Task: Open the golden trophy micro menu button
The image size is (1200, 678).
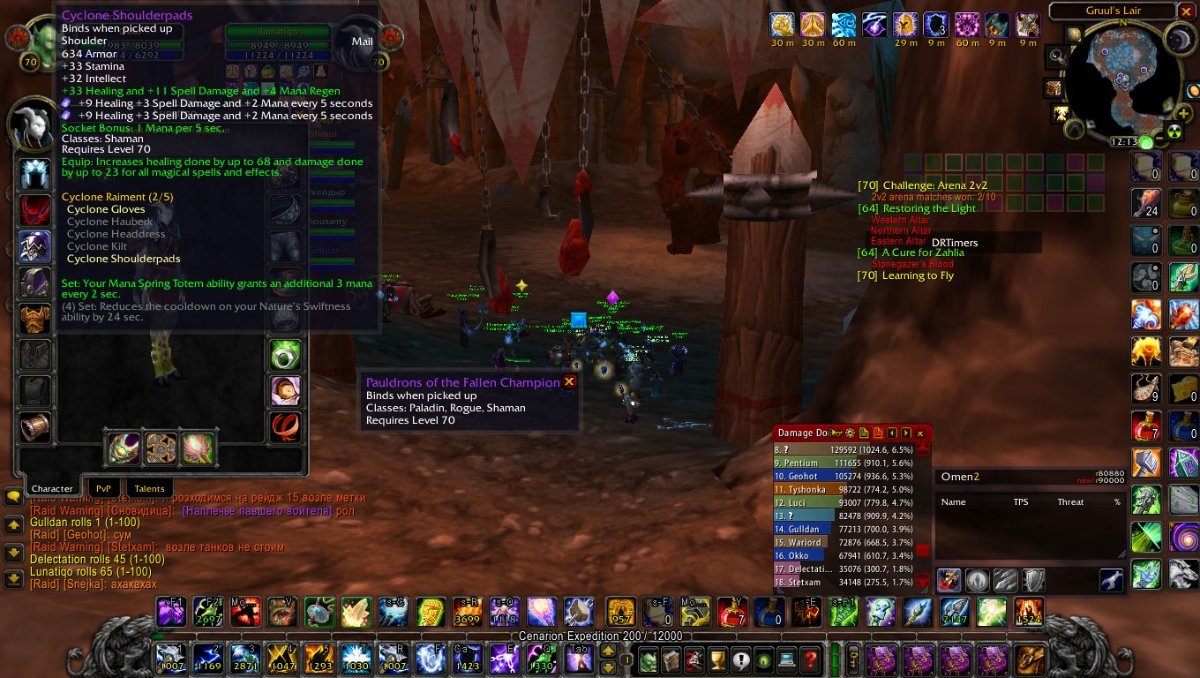Action: 716,660
